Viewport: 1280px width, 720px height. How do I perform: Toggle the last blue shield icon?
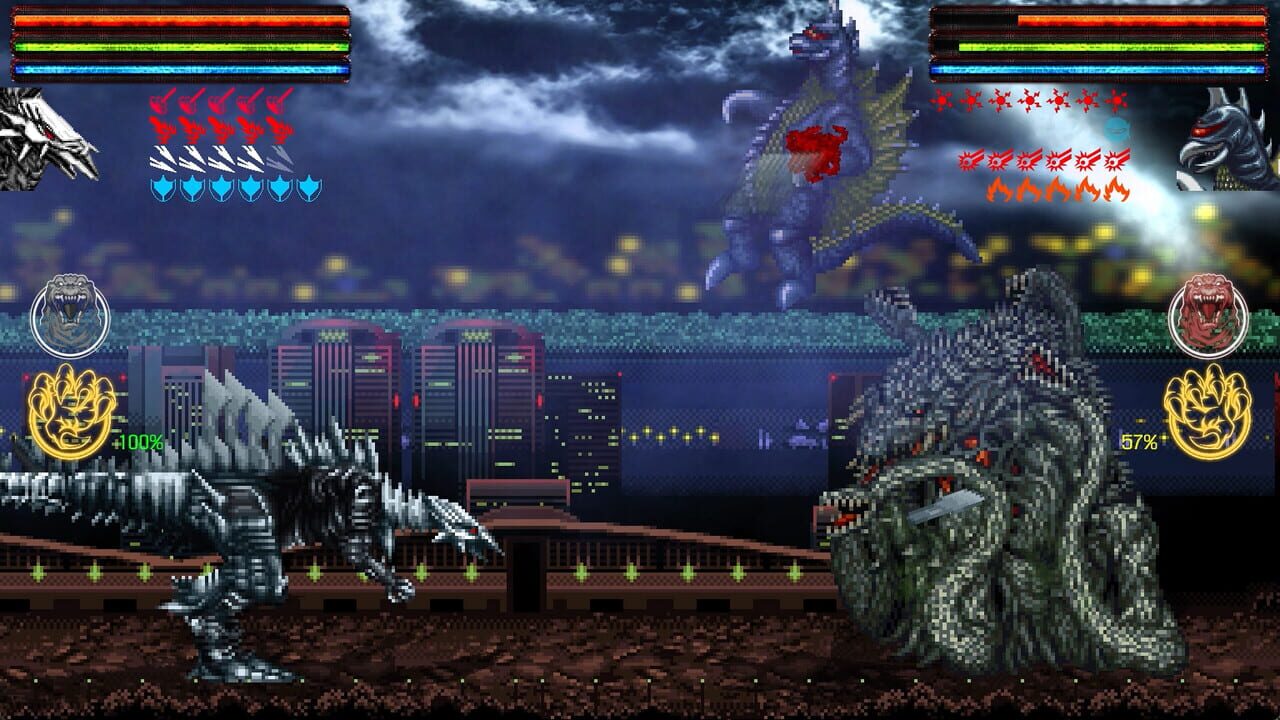(307, 187)
